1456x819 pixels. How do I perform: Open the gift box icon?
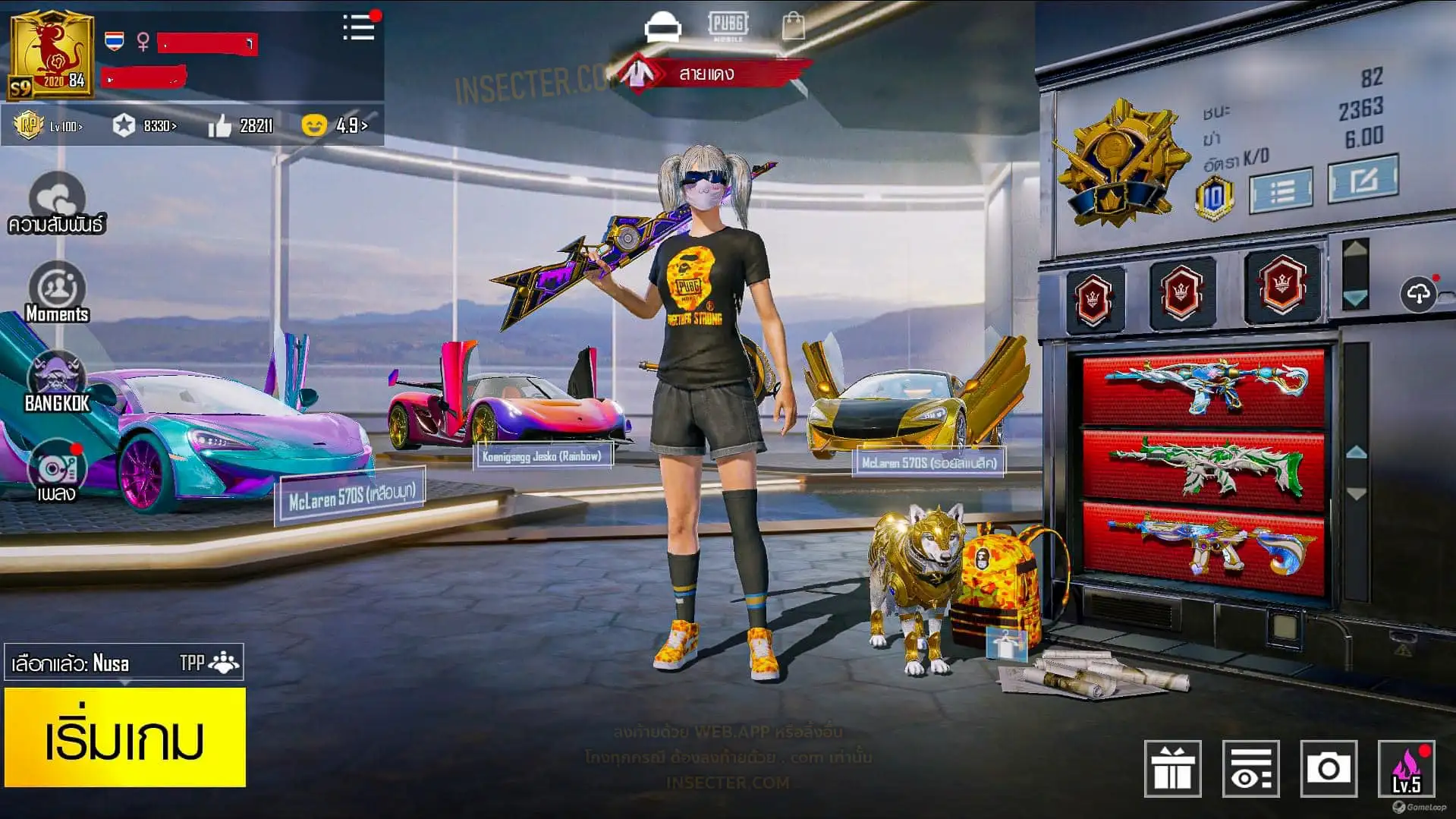pos(1172,769)
